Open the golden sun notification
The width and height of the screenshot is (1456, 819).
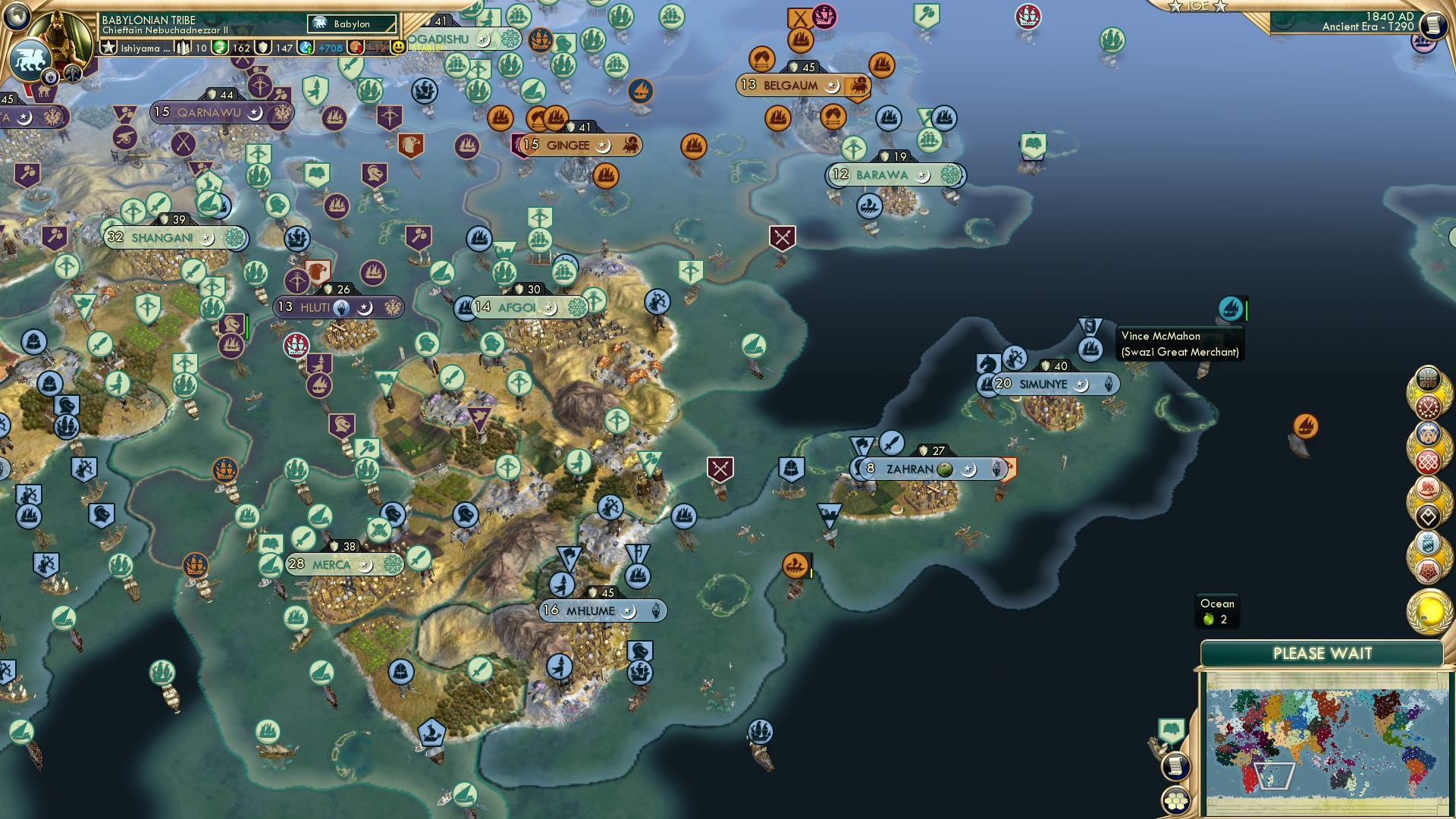pos(1429,613)
